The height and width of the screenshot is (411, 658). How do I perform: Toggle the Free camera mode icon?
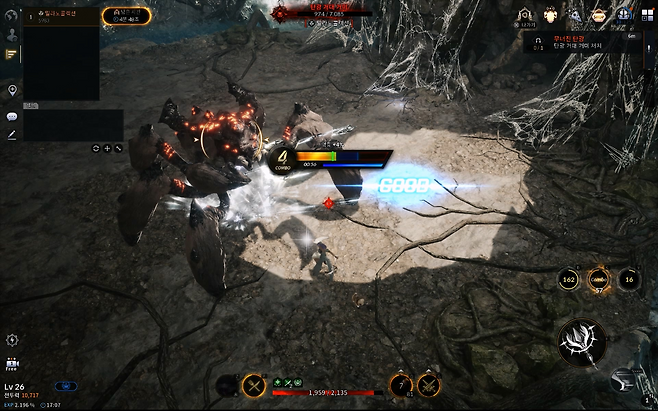(x=12, y=363)
